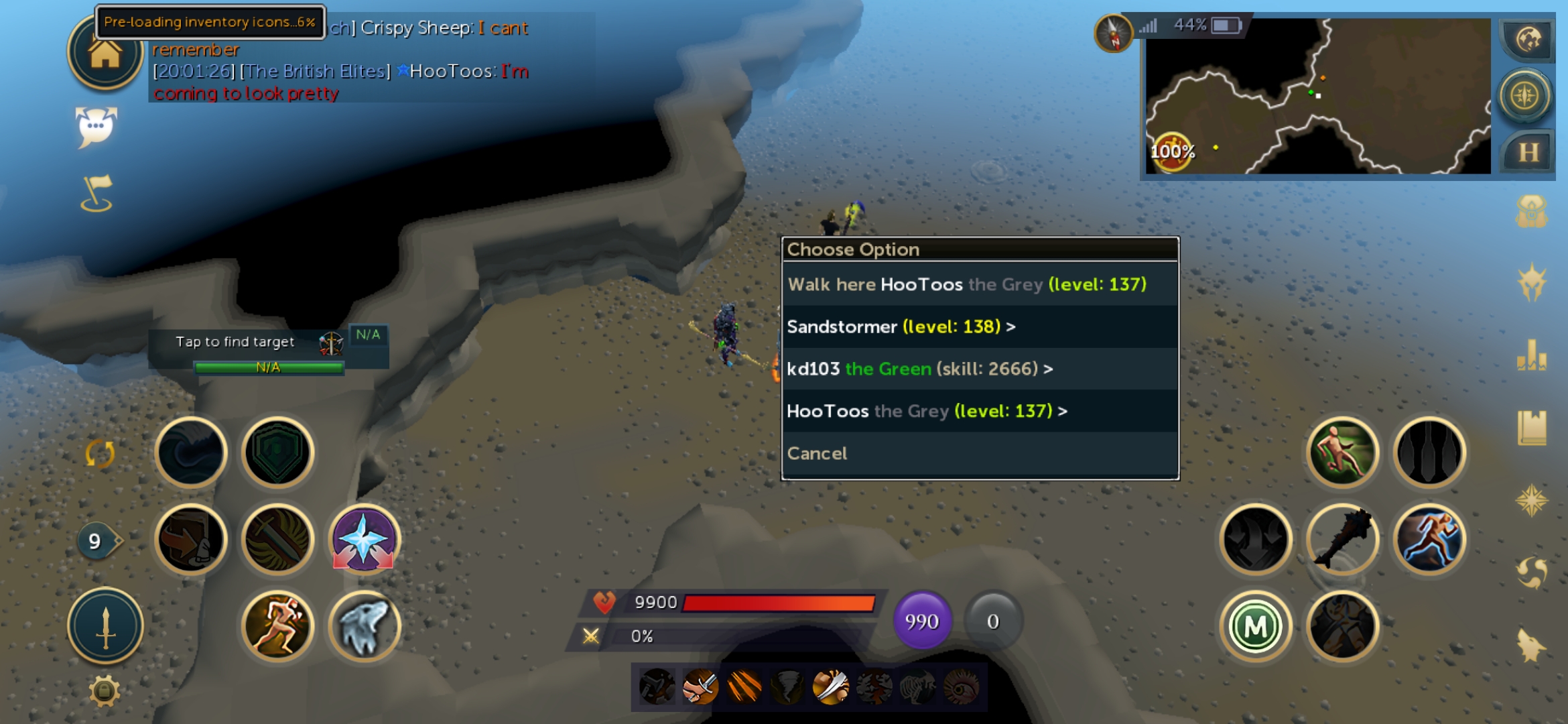The height and width of the screenshot is (724, 1568).
Task: Activate the white wolf head ability
Action: pos(364,627)
